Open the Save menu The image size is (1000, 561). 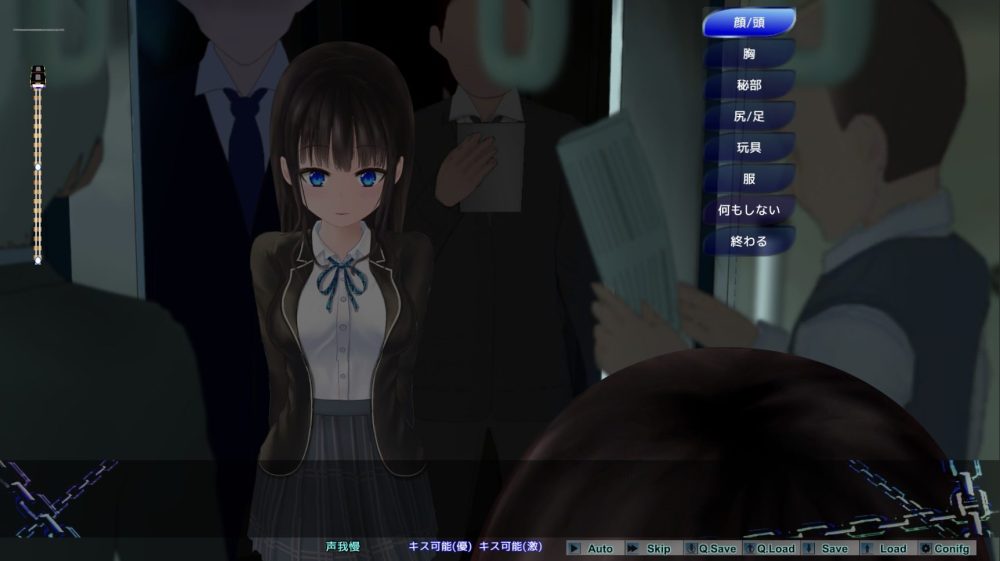pos(828,548)
